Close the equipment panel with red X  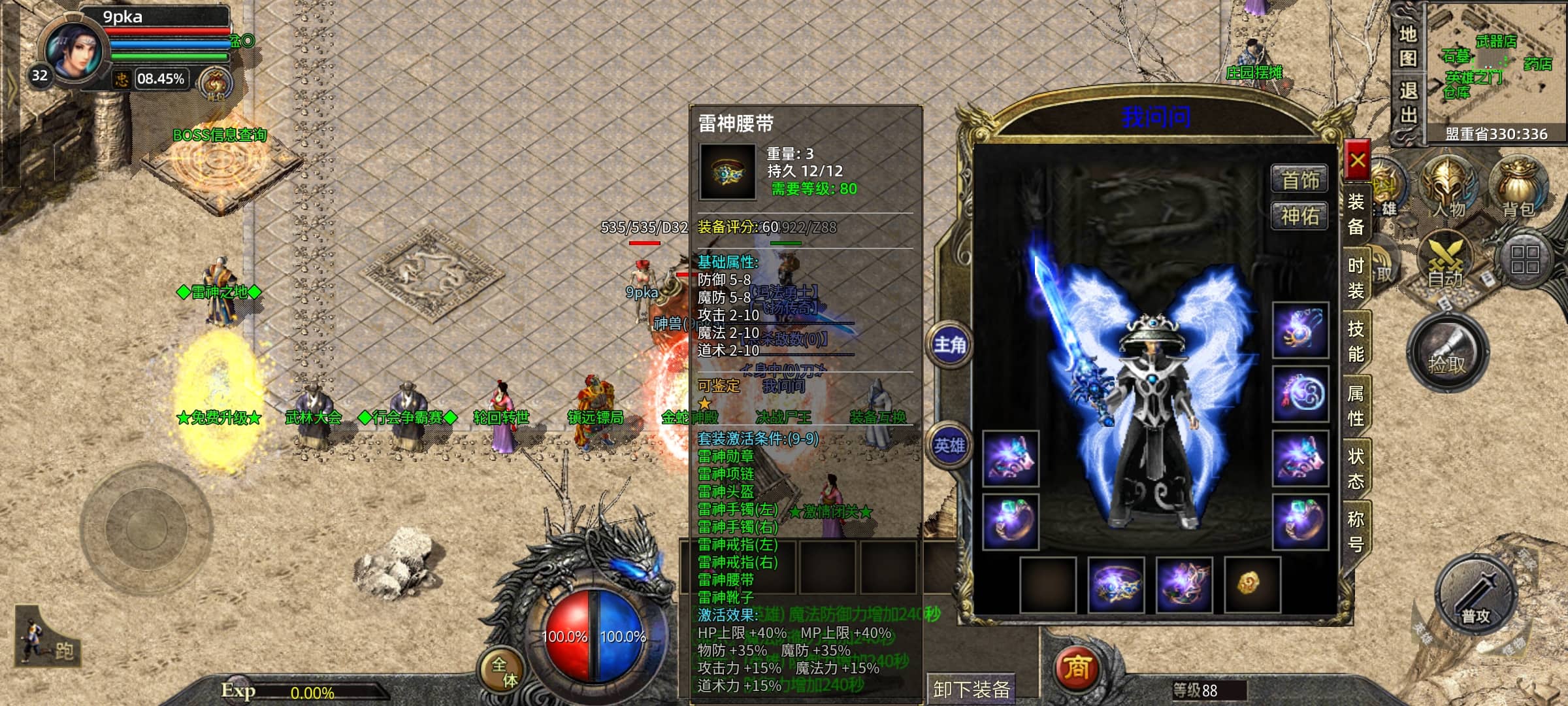point(1358,160)
